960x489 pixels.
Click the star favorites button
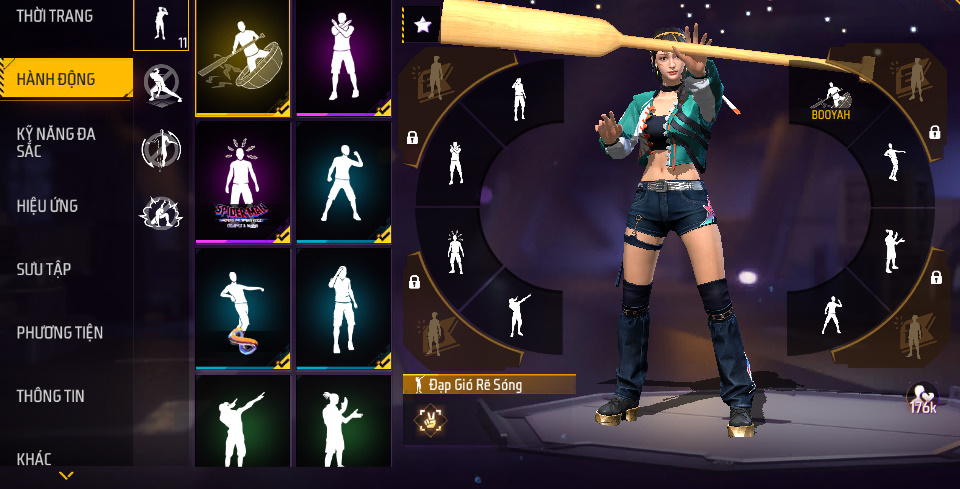click(423, 25)
